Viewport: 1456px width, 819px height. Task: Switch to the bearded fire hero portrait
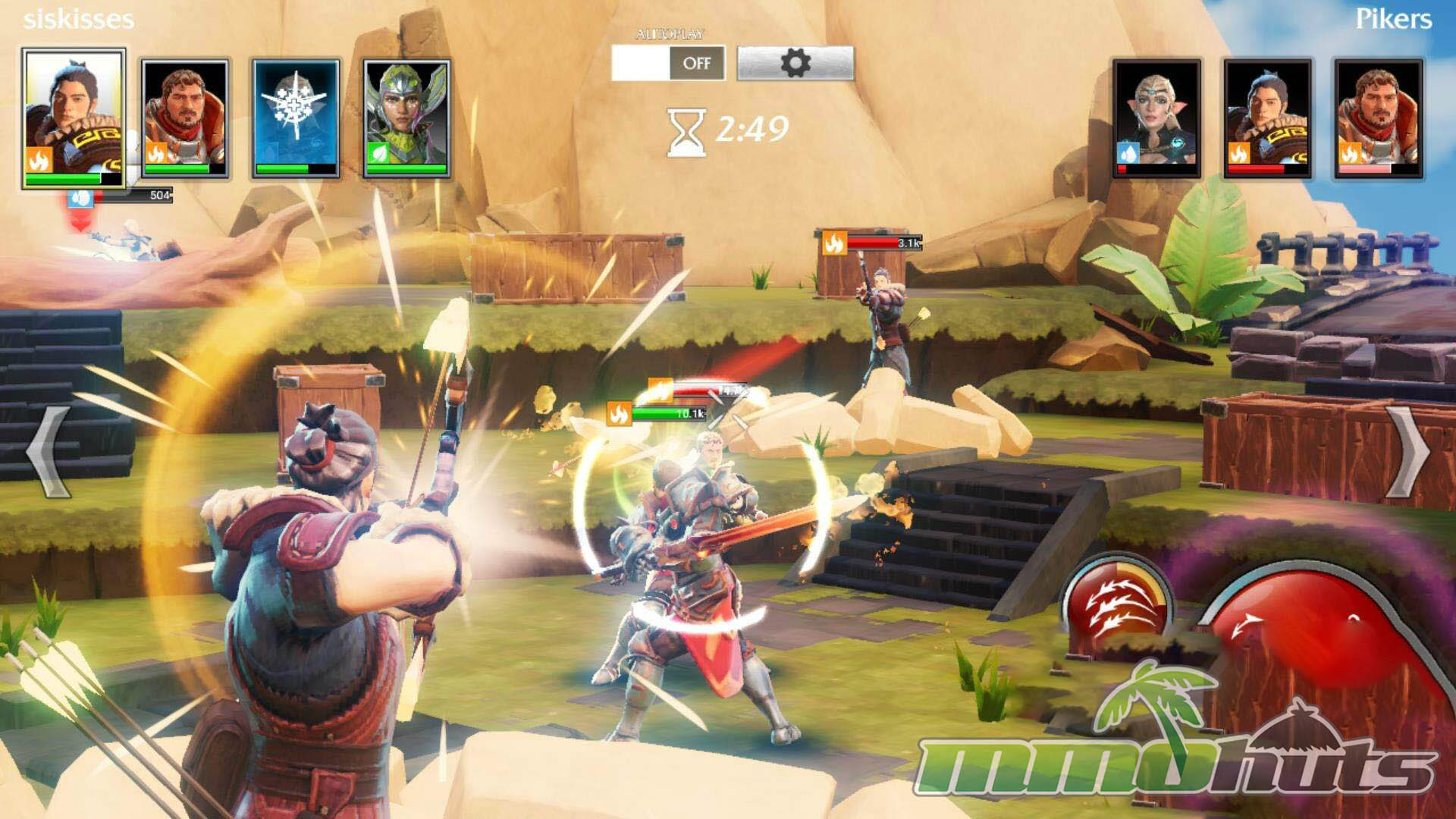tap(184, 118)
